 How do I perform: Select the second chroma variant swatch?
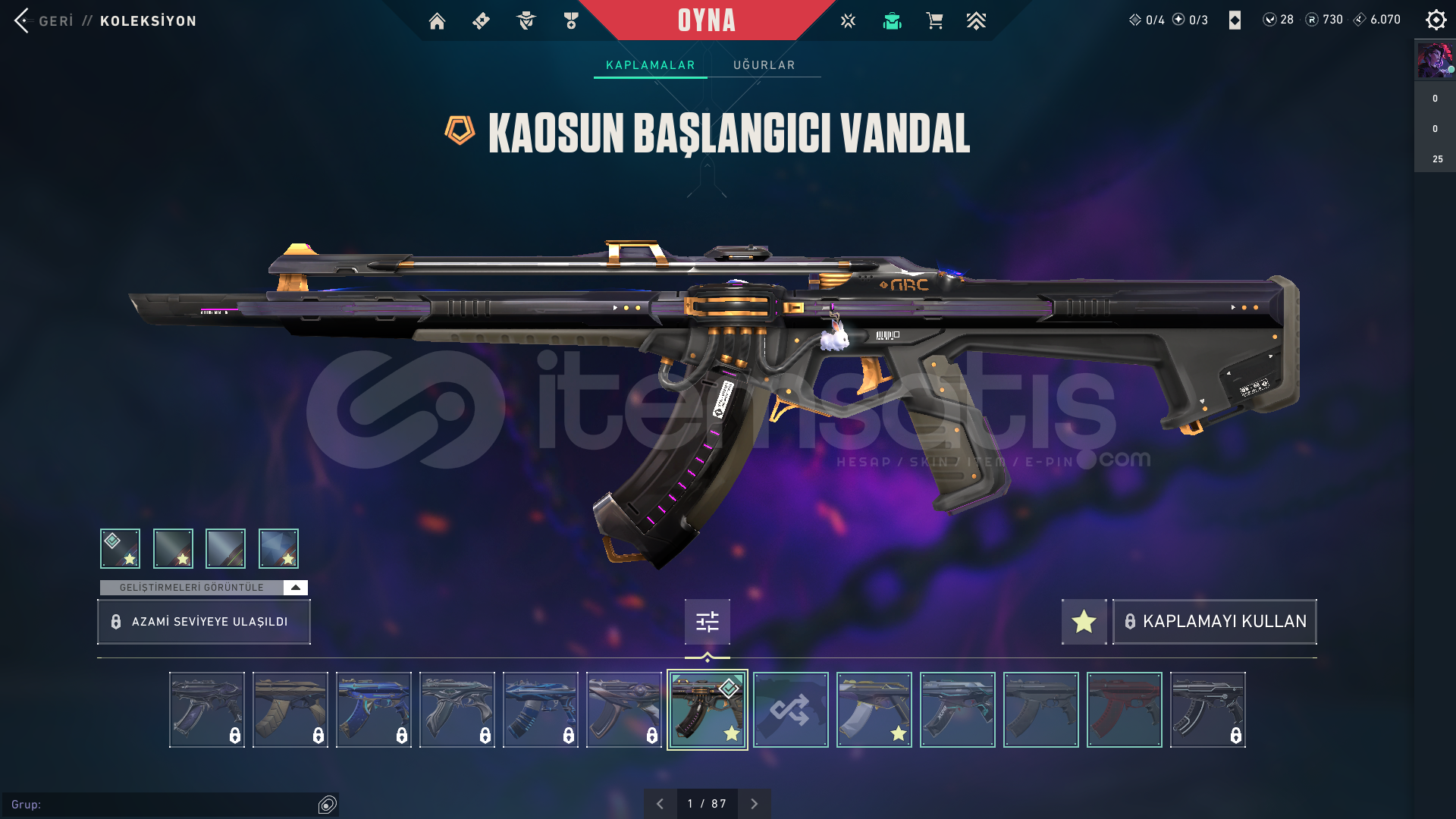[x=172, y=548]
